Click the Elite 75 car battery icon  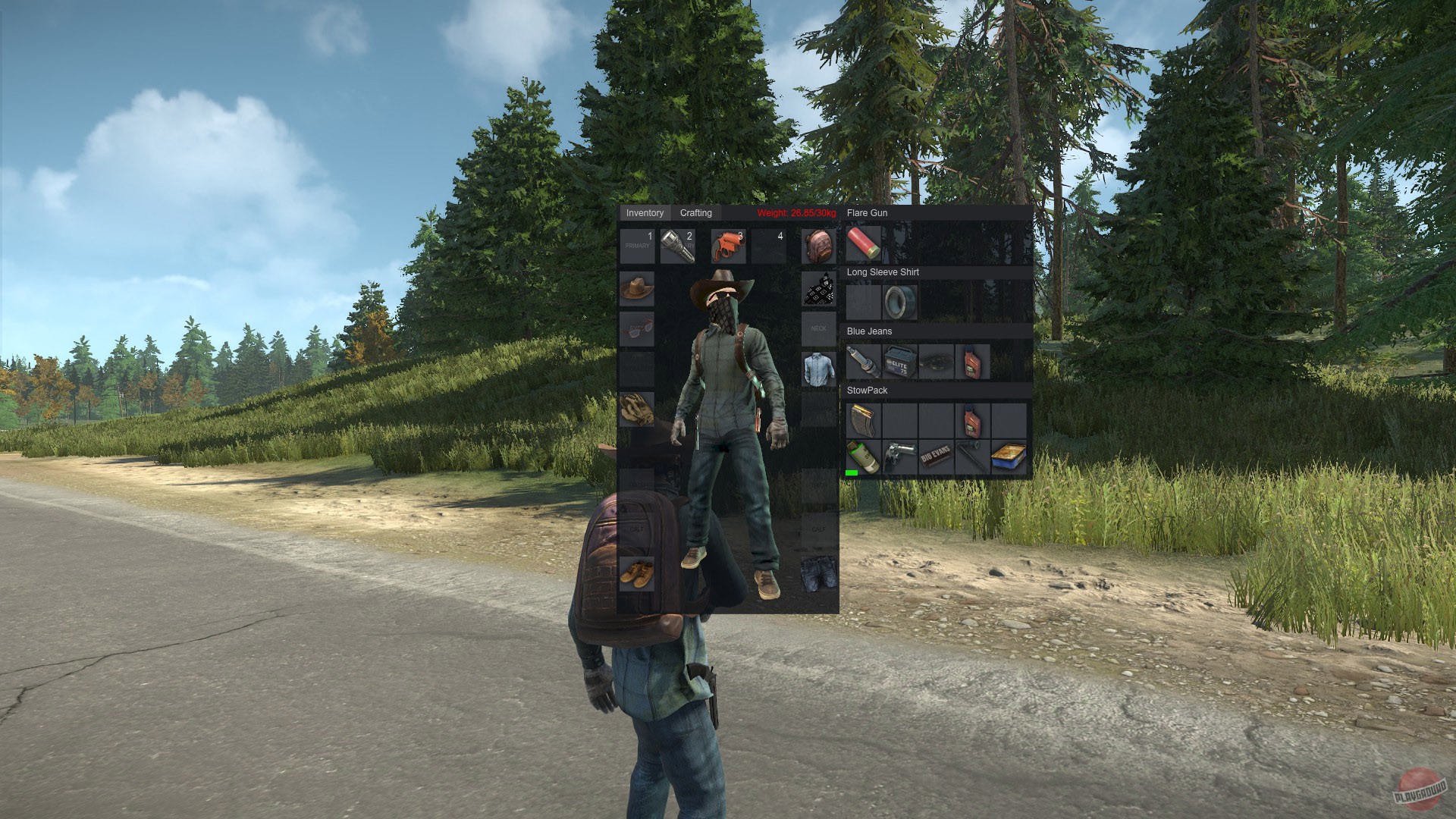pyautogui.click(x=899, y=362)
